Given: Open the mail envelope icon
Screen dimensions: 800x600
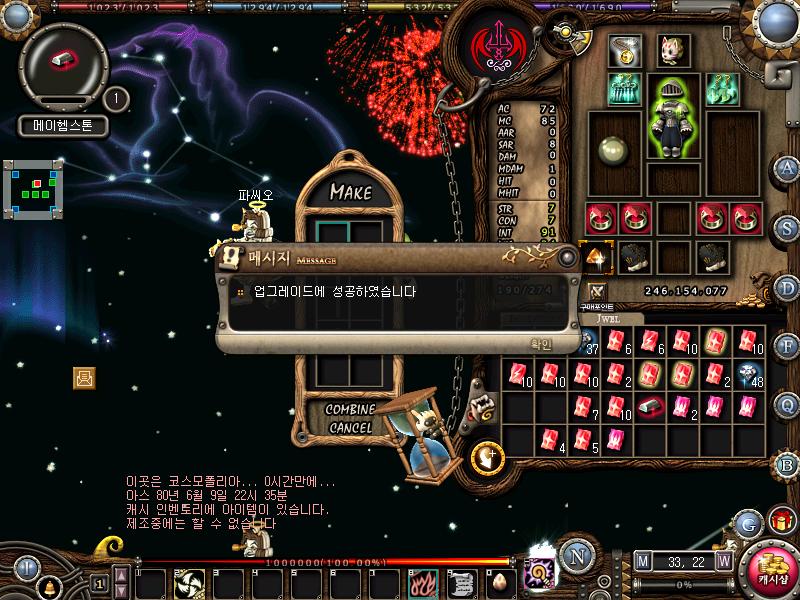Looking at the screenshot, I should pyautogui.click(x=85, y=377).
